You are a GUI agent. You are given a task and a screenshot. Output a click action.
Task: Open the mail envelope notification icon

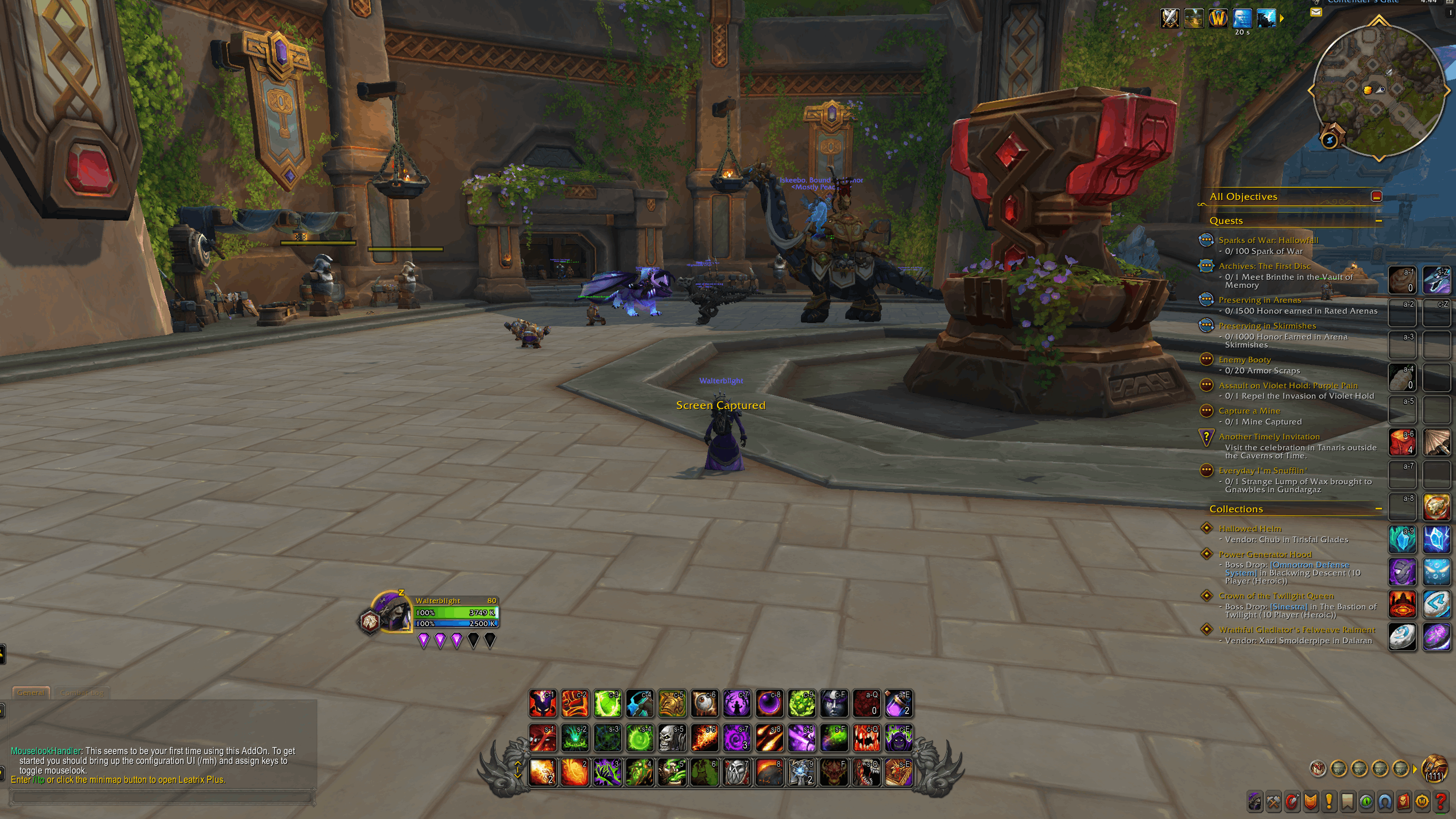click(x=1316, y=12)
